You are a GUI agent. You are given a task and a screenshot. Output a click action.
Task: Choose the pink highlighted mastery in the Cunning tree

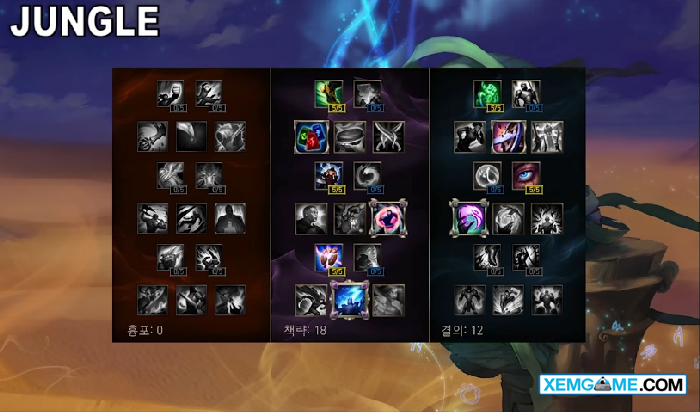pyautogui.click(x=388, y=217)
